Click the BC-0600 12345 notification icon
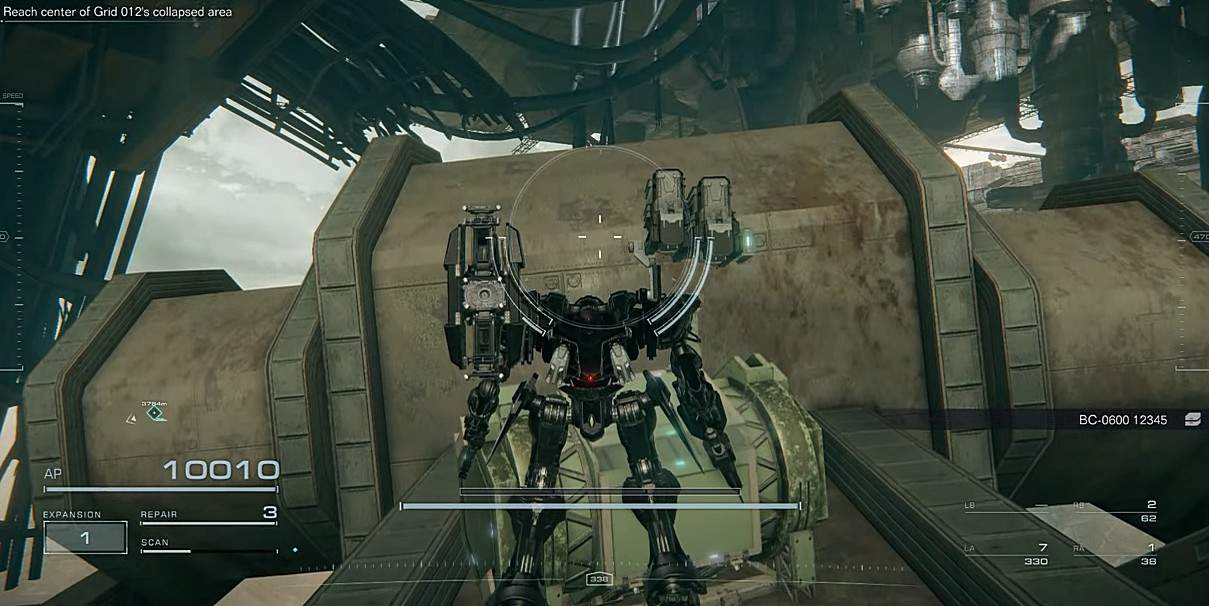1209x606 pixels. [x=1191, y=420]
